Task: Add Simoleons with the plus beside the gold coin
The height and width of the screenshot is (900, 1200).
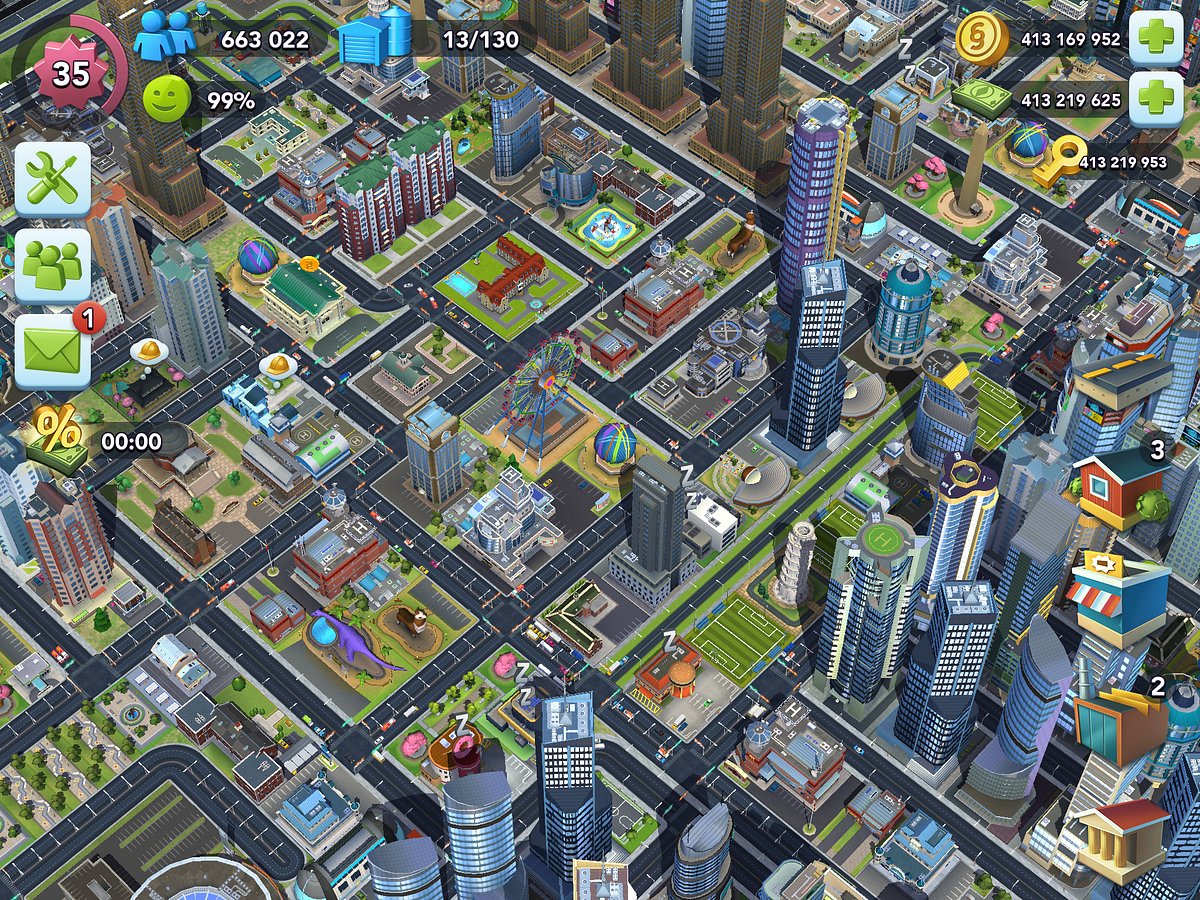Action: pos(1156,40)
